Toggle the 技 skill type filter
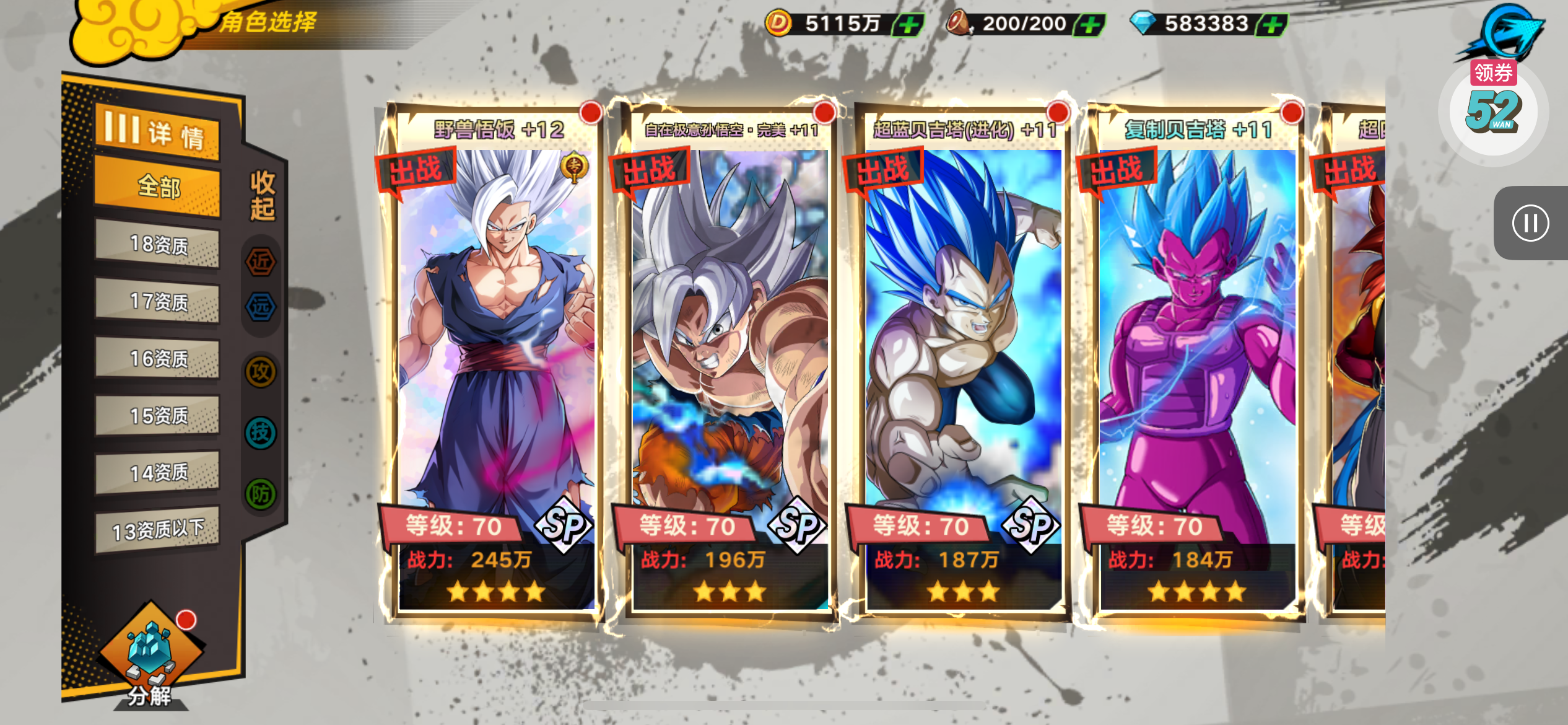The width and height of the screenshot is (1568, 725). (x=261, y=433)
